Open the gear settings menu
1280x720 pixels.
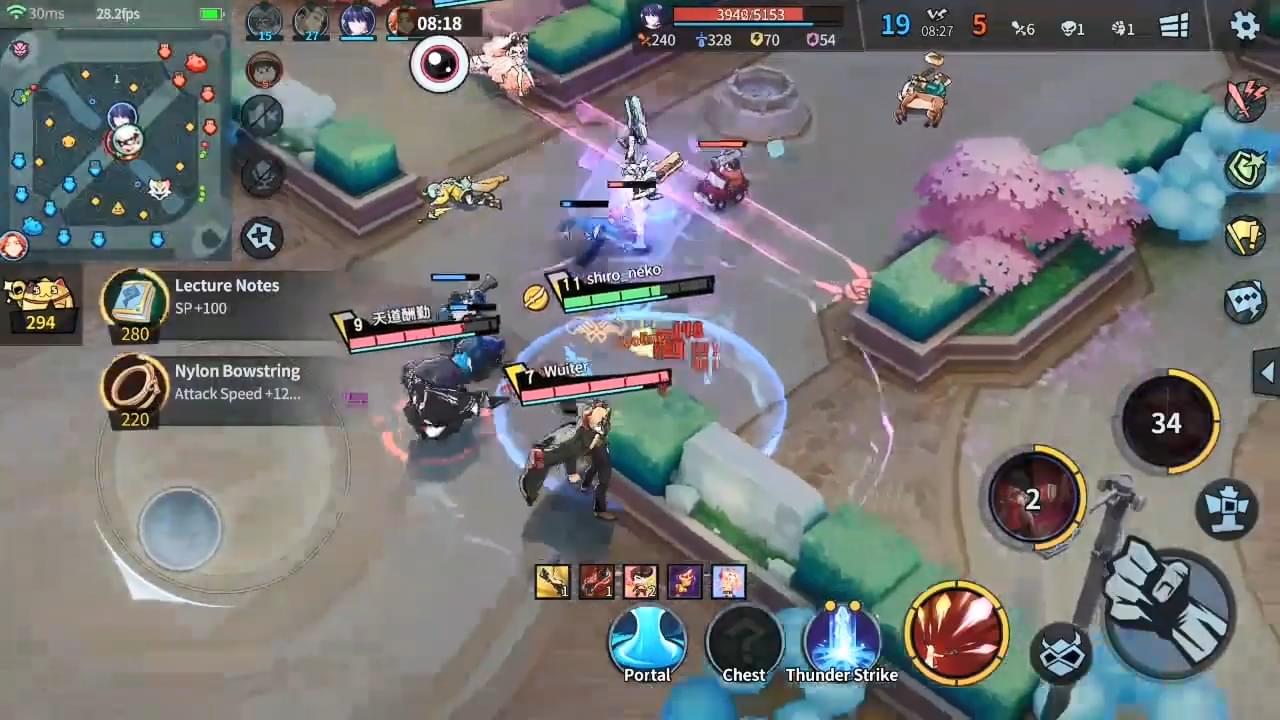coord(1244,24)
